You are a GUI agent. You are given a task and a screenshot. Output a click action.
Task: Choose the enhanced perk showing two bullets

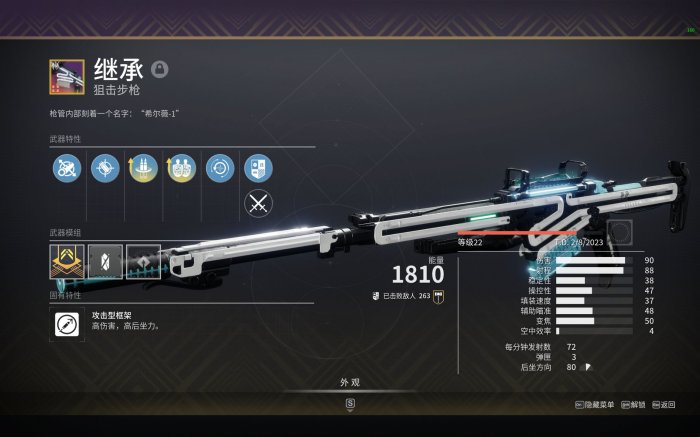tap(143, 168)
